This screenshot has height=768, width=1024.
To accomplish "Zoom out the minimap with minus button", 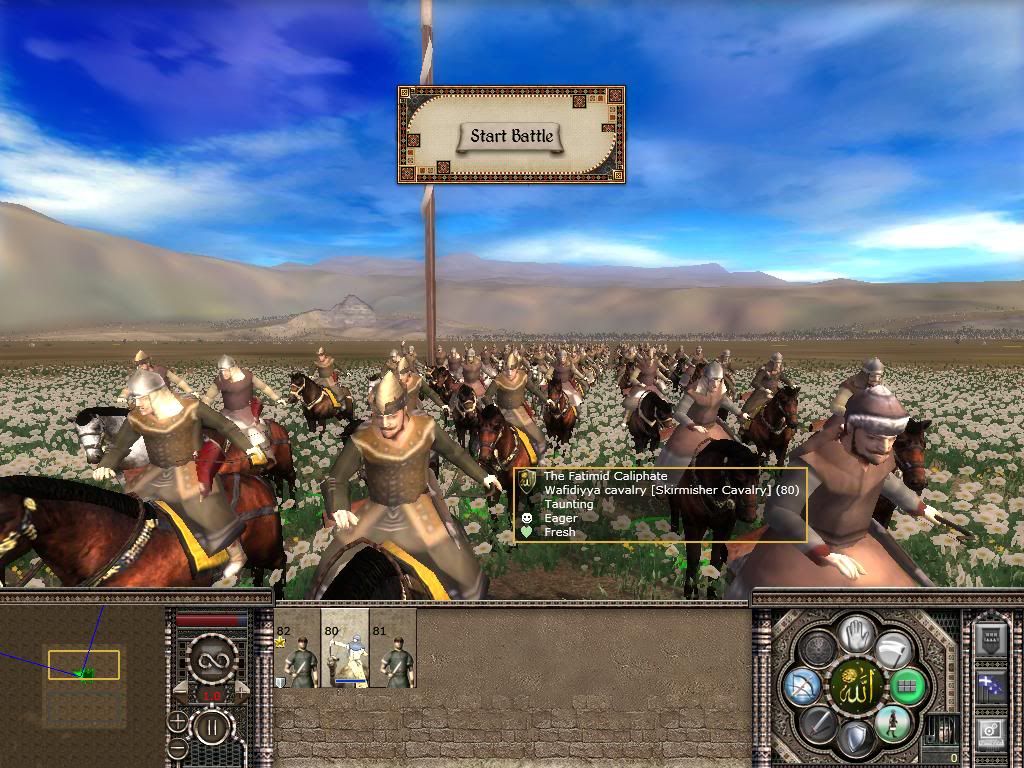I will [x=177, y=747].
